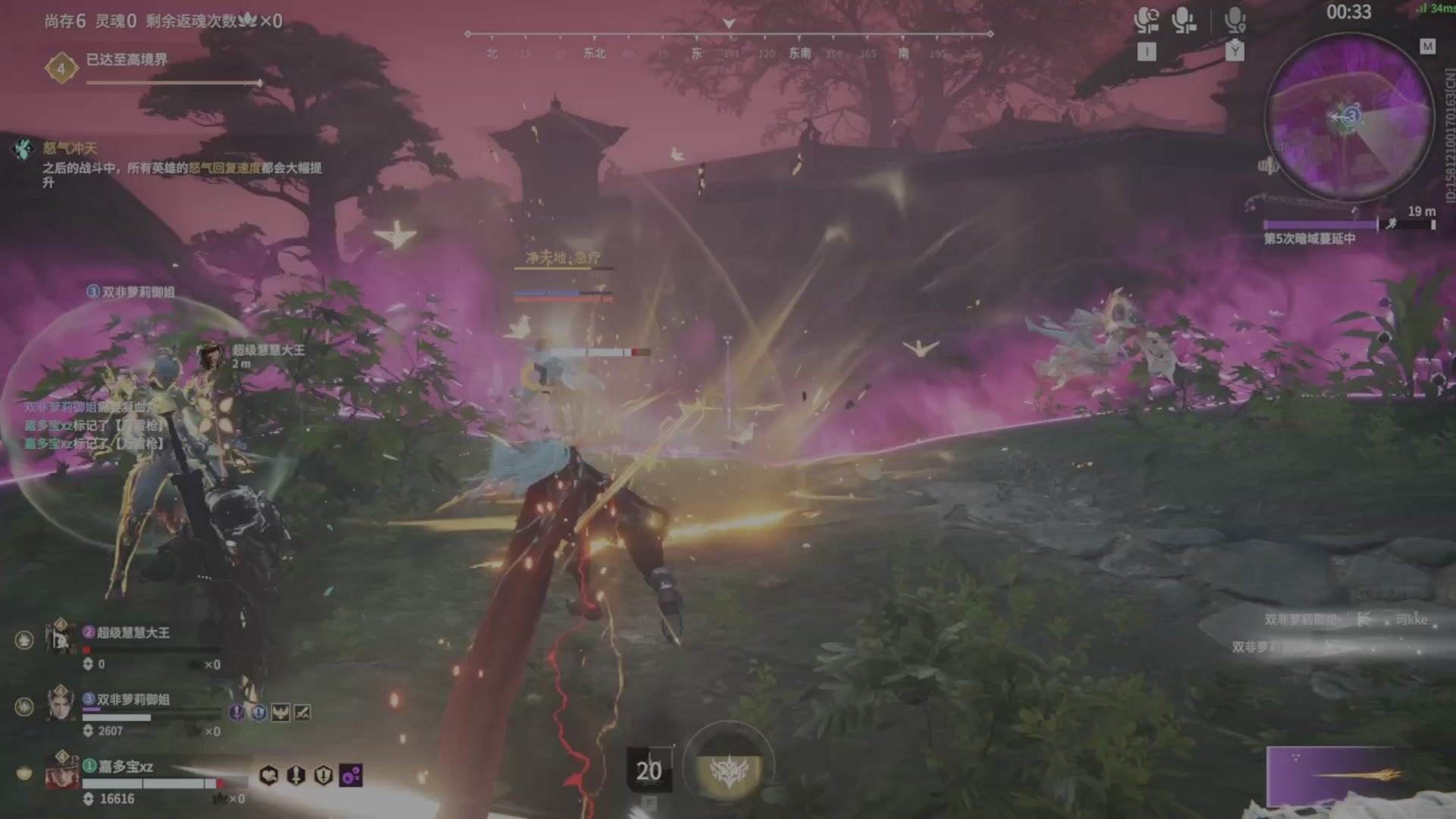Activate the golden ultimate skill icon
This screenshot has height=819, width=1456.
[x=729, y=769]
